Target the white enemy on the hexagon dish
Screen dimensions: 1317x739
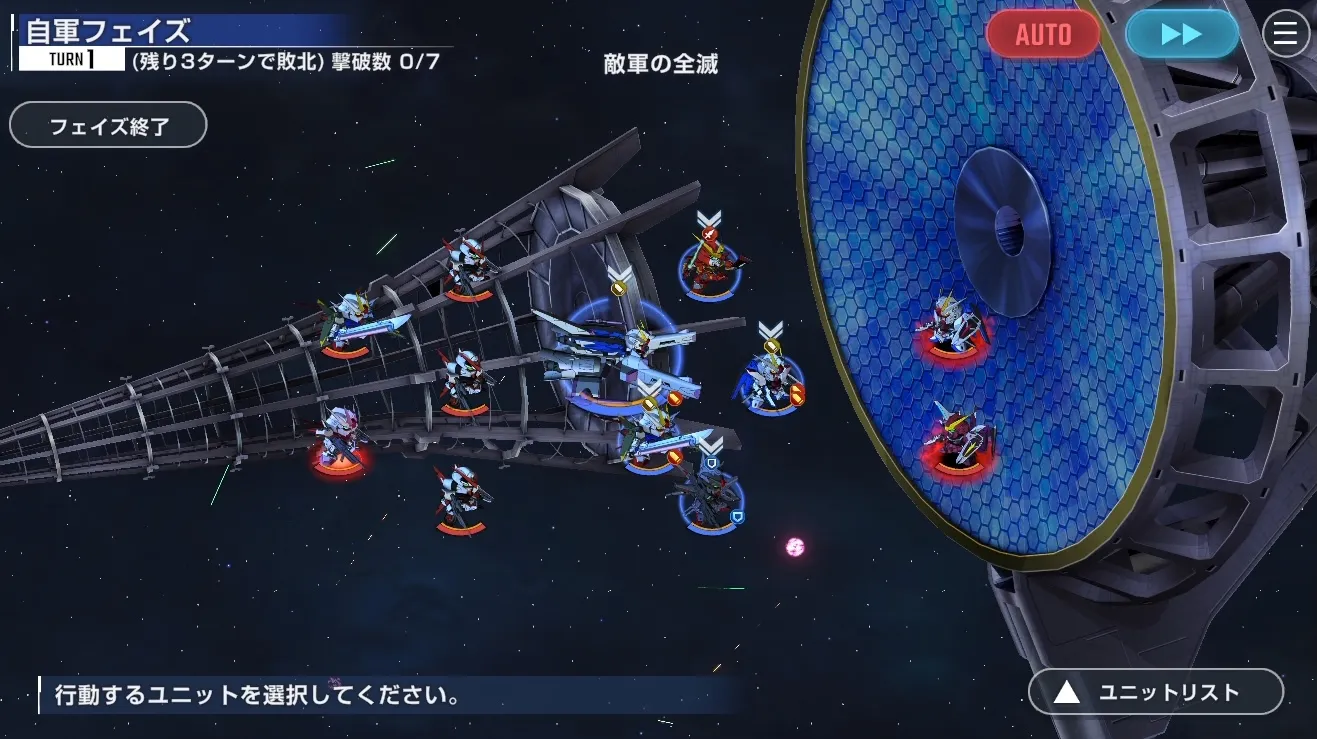point(952,325)
